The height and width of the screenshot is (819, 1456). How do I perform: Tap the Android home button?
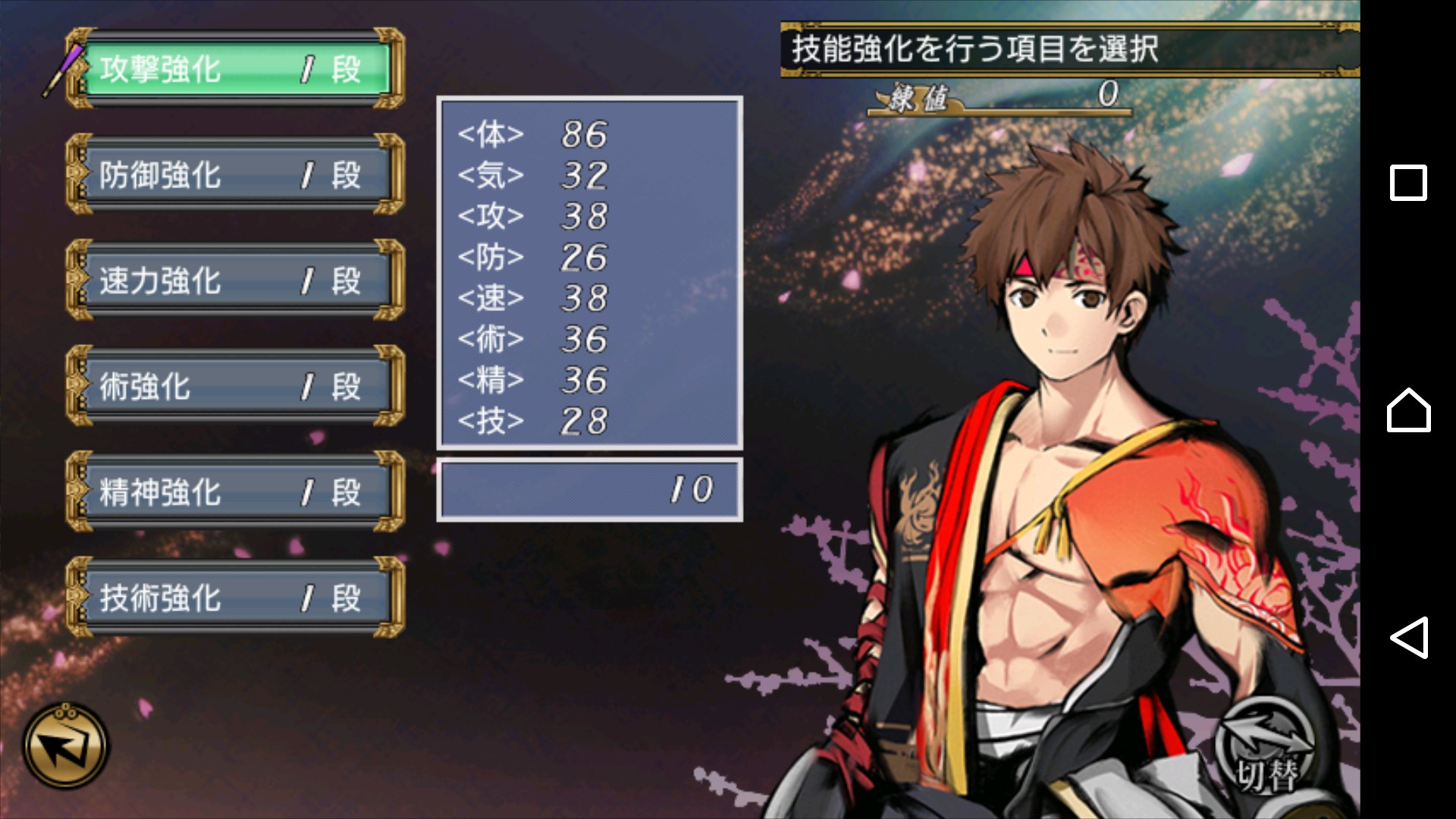tap(1408, 410)
